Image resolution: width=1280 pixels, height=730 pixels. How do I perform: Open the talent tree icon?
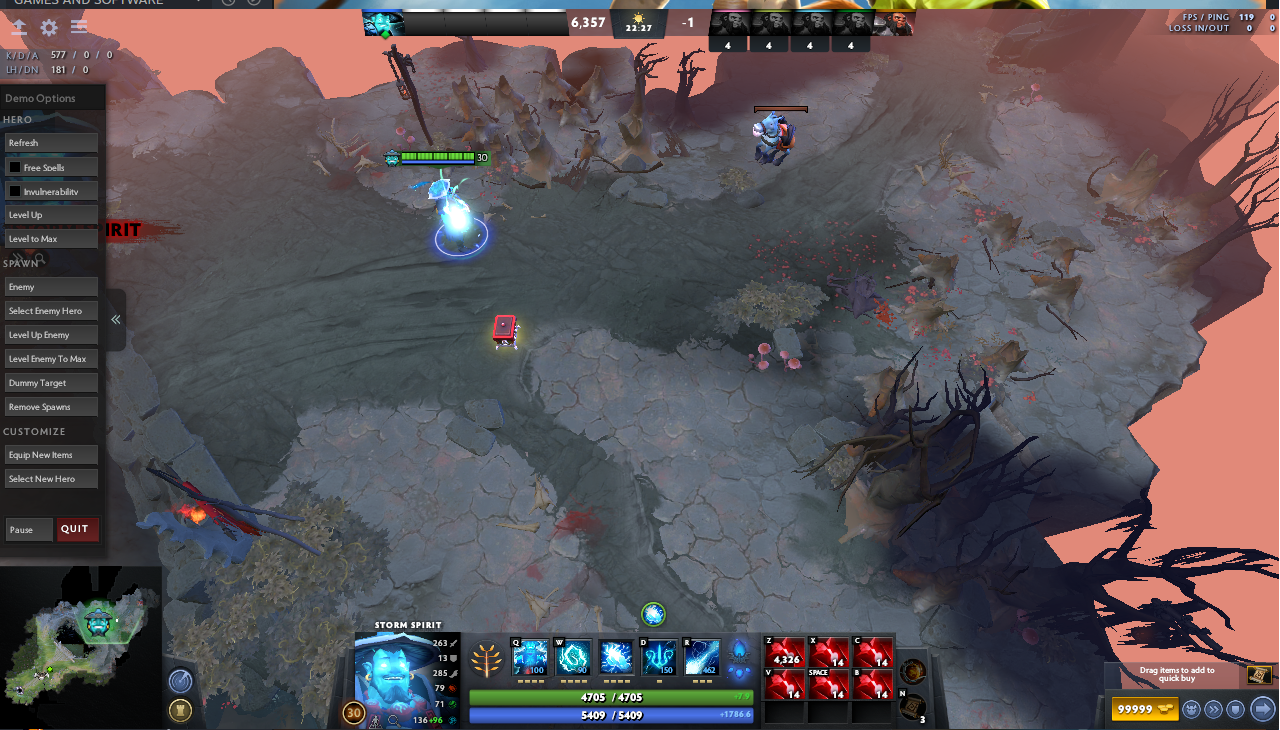click(x=486, y=660)
